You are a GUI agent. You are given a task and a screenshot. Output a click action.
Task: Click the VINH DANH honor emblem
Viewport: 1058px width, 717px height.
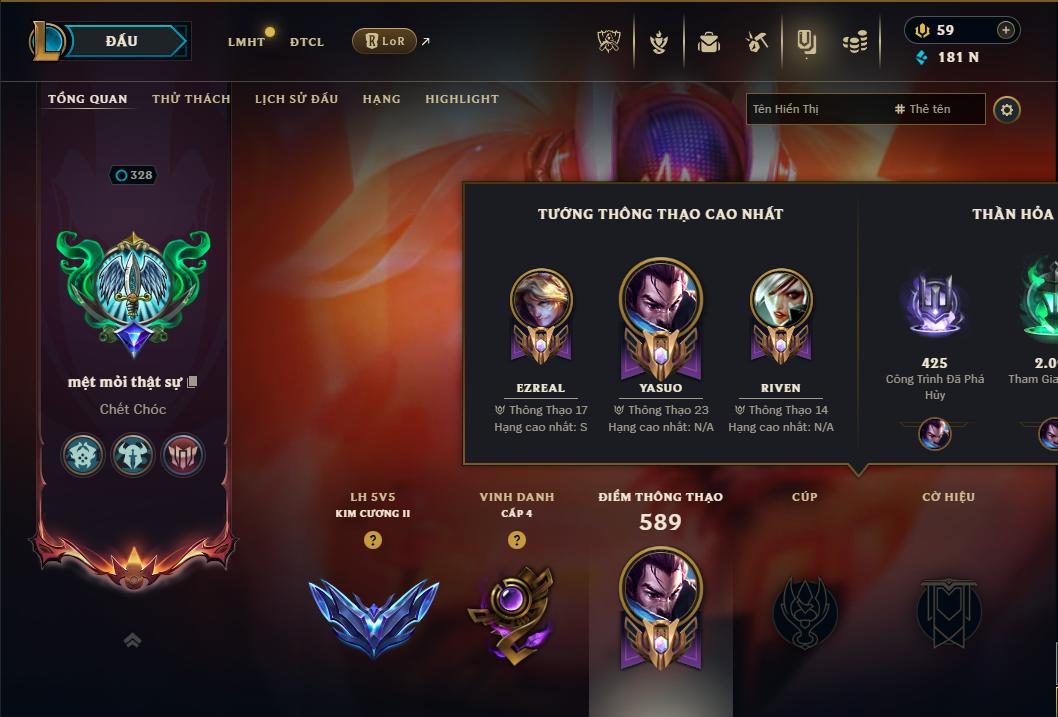[511, 610]
